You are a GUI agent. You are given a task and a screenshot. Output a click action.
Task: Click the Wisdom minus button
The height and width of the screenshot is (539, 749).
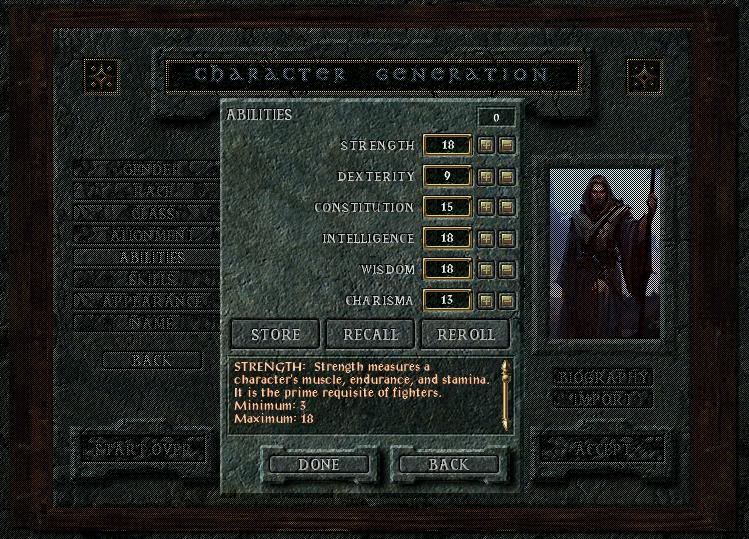[x=506, y=270]
